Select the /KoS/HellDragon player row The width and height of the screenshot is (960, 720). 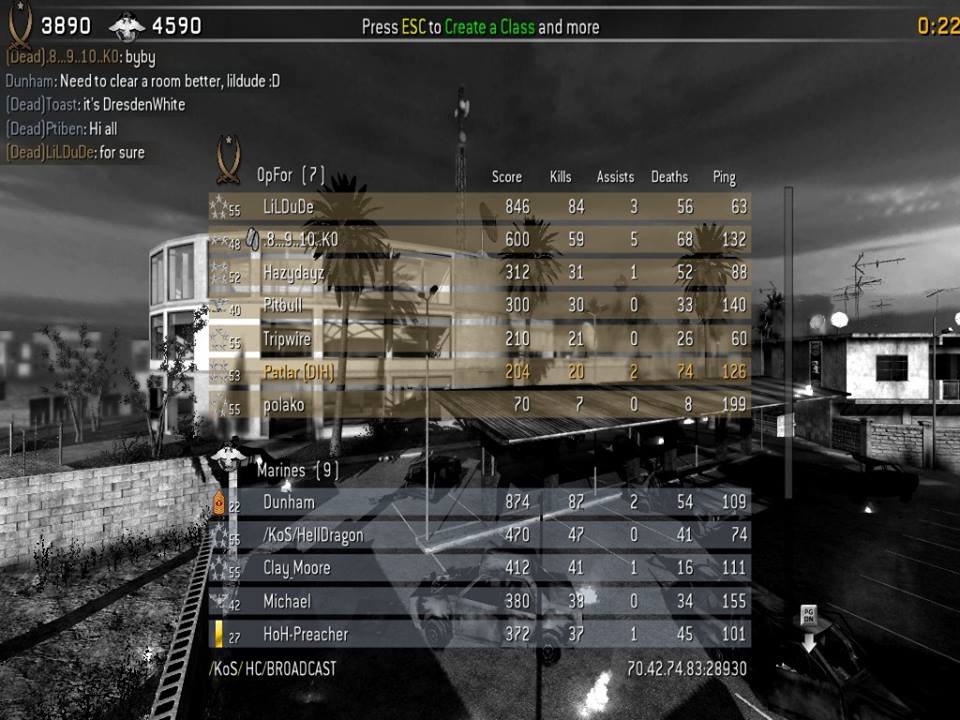click(480, 535)
